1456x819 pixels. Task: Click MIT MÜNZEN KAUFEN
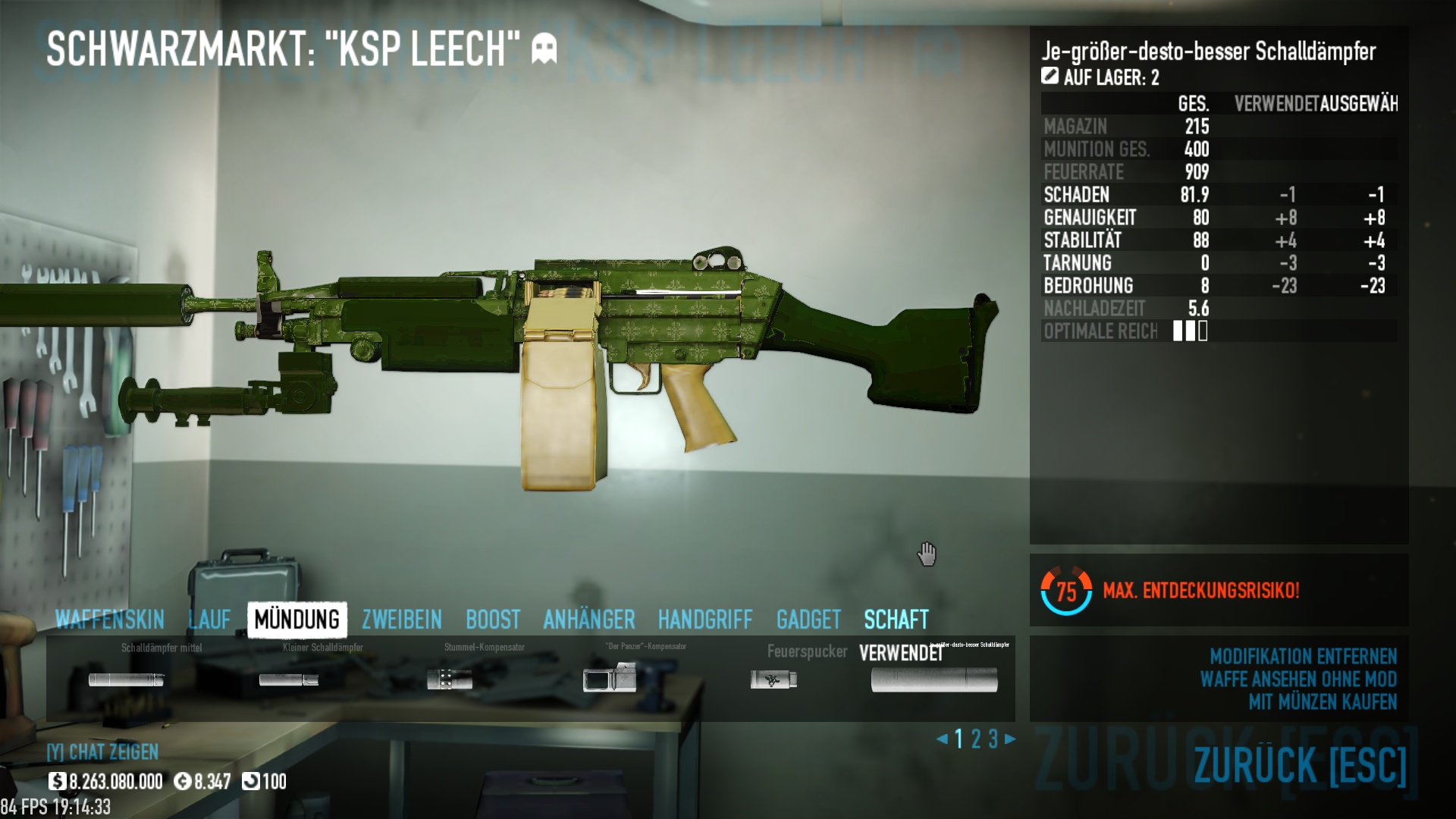point(1323,701)
